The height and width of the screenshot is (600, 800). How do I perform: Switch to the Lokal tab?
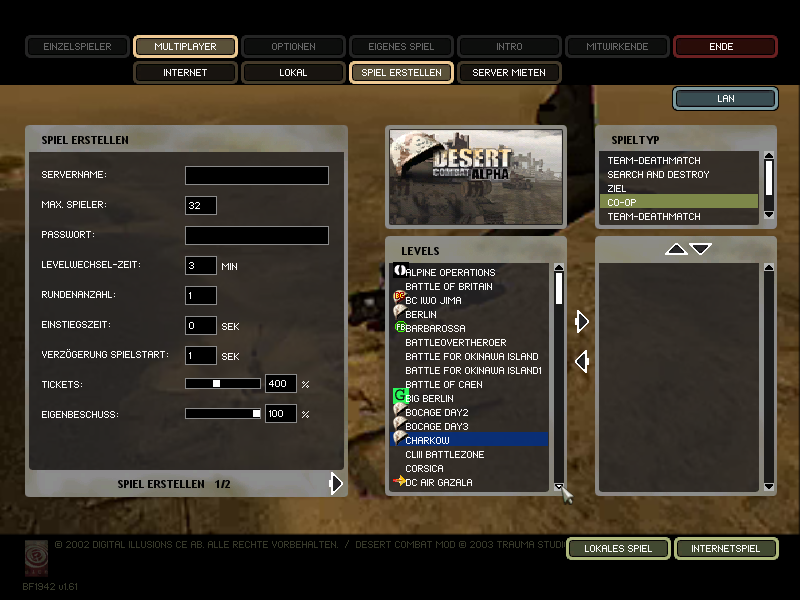(293, 73)
